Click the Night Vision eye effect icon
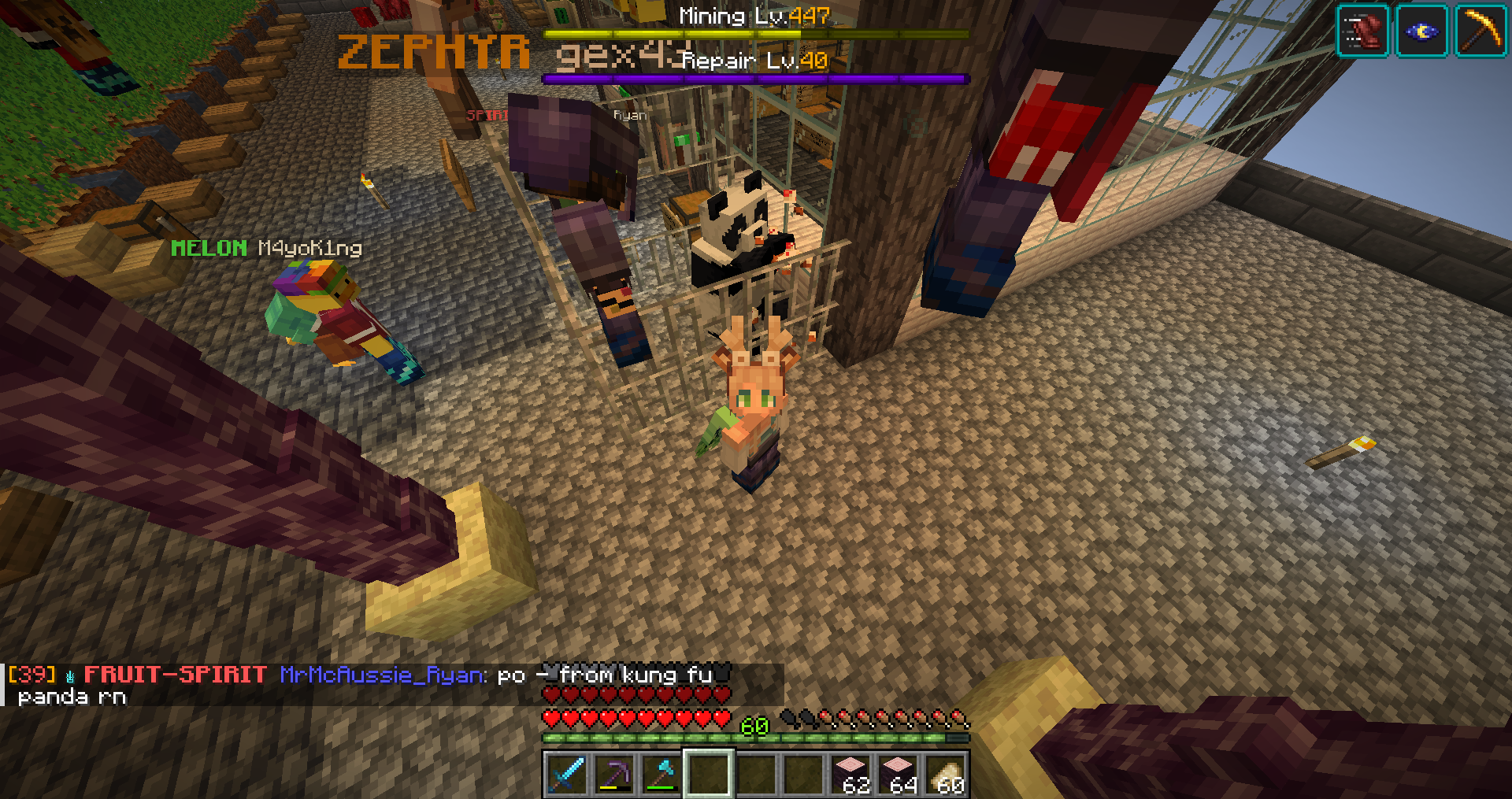This screenshot has height=799, width=1512. [x=1421, y=31]
